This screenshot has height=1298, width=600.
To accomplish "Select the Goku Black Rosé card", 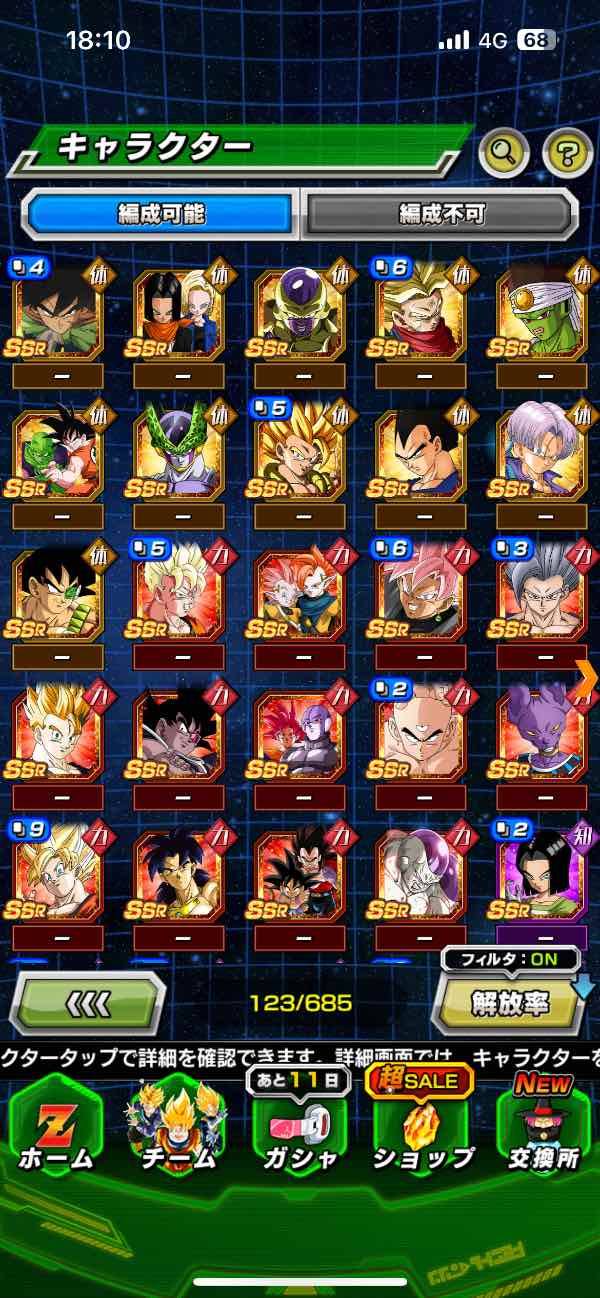I will point(420,590).
